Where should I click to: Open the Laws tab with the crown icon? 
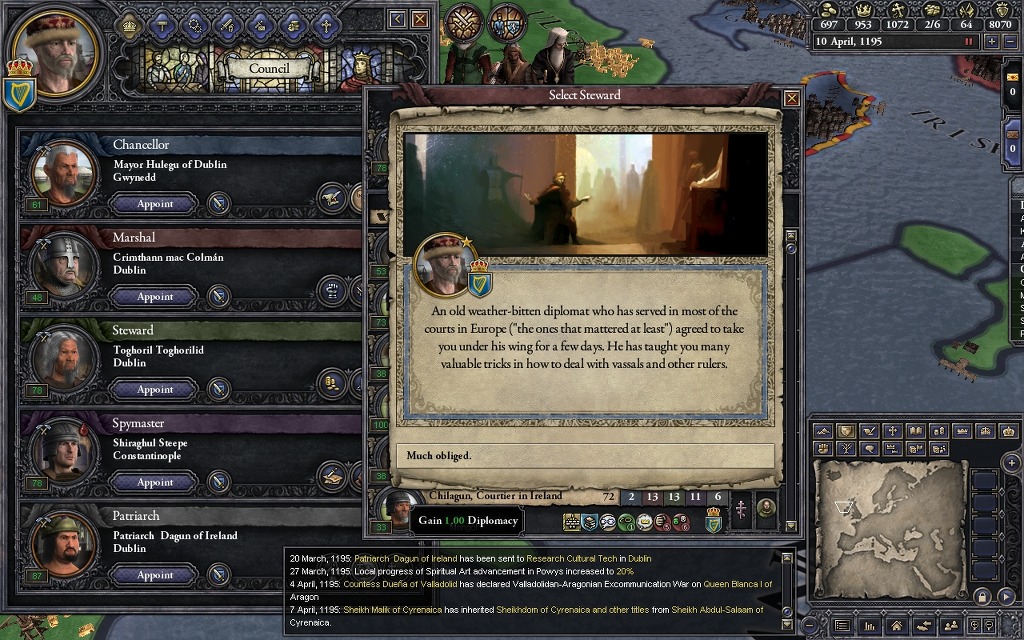click(x=129, y=24)
